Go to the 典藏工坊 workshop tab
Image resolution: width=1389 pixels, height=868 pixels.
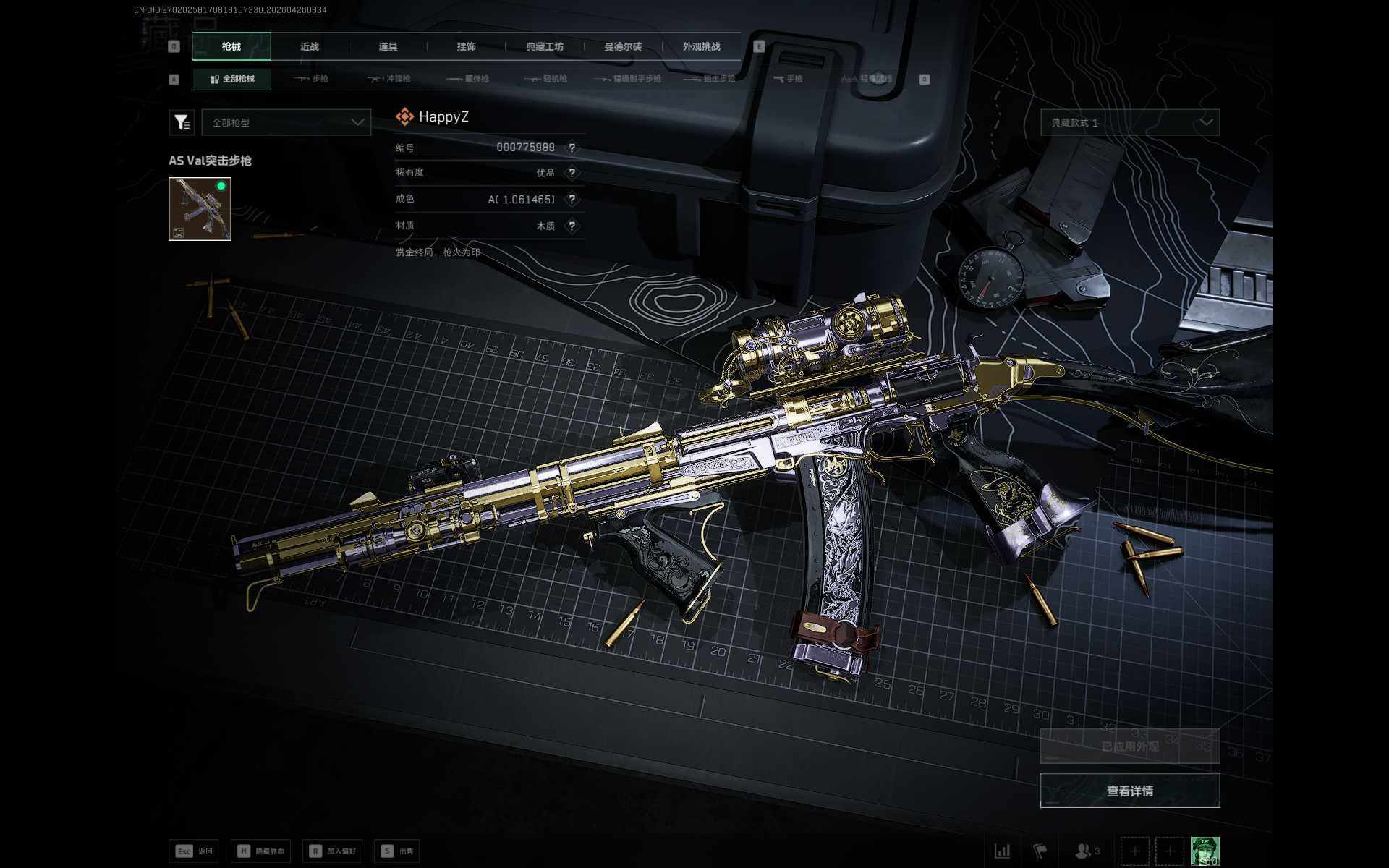click(545, 47)
